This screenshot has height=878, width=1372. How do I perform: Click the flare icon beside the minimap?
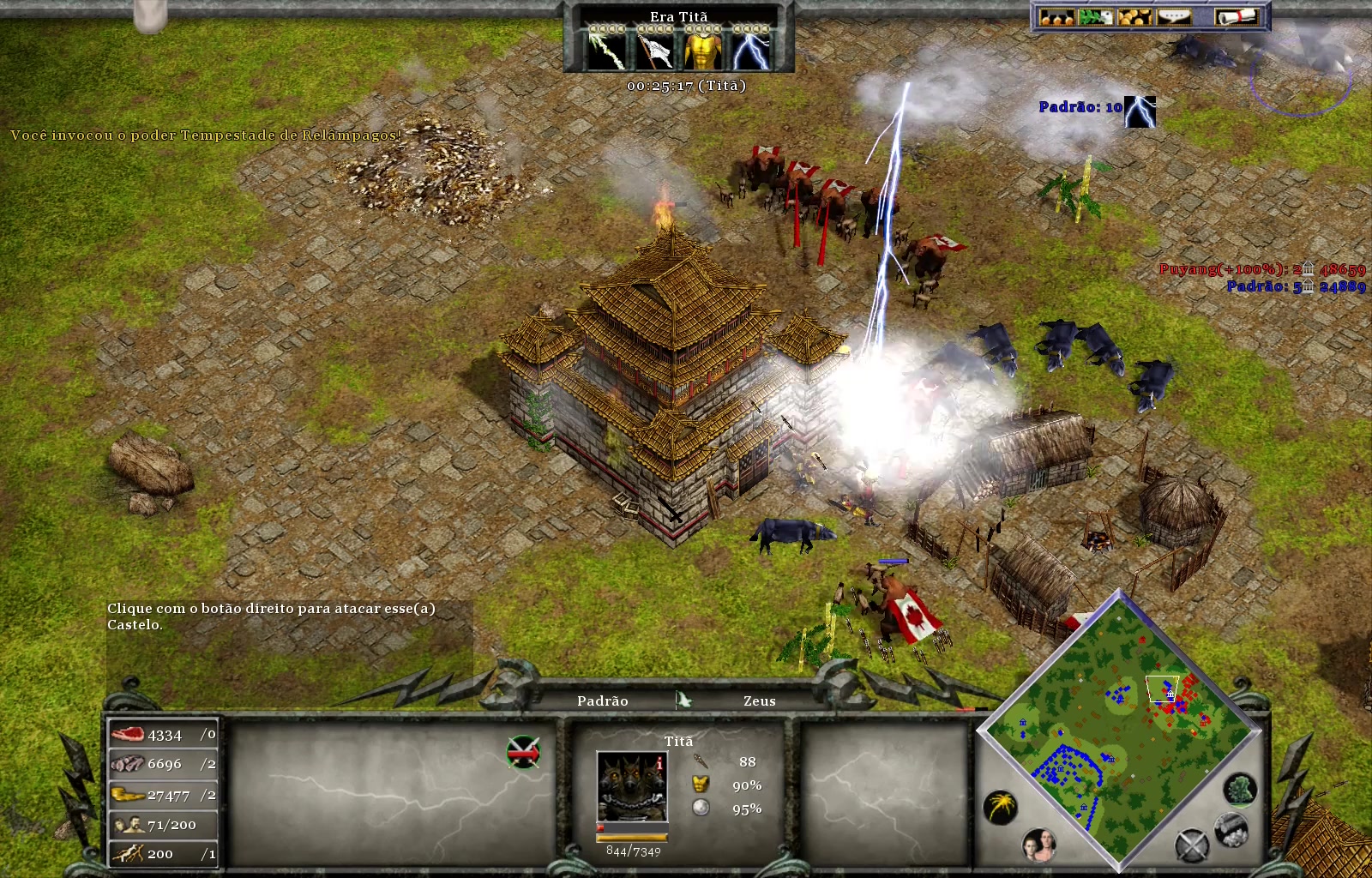point(1000,806)
